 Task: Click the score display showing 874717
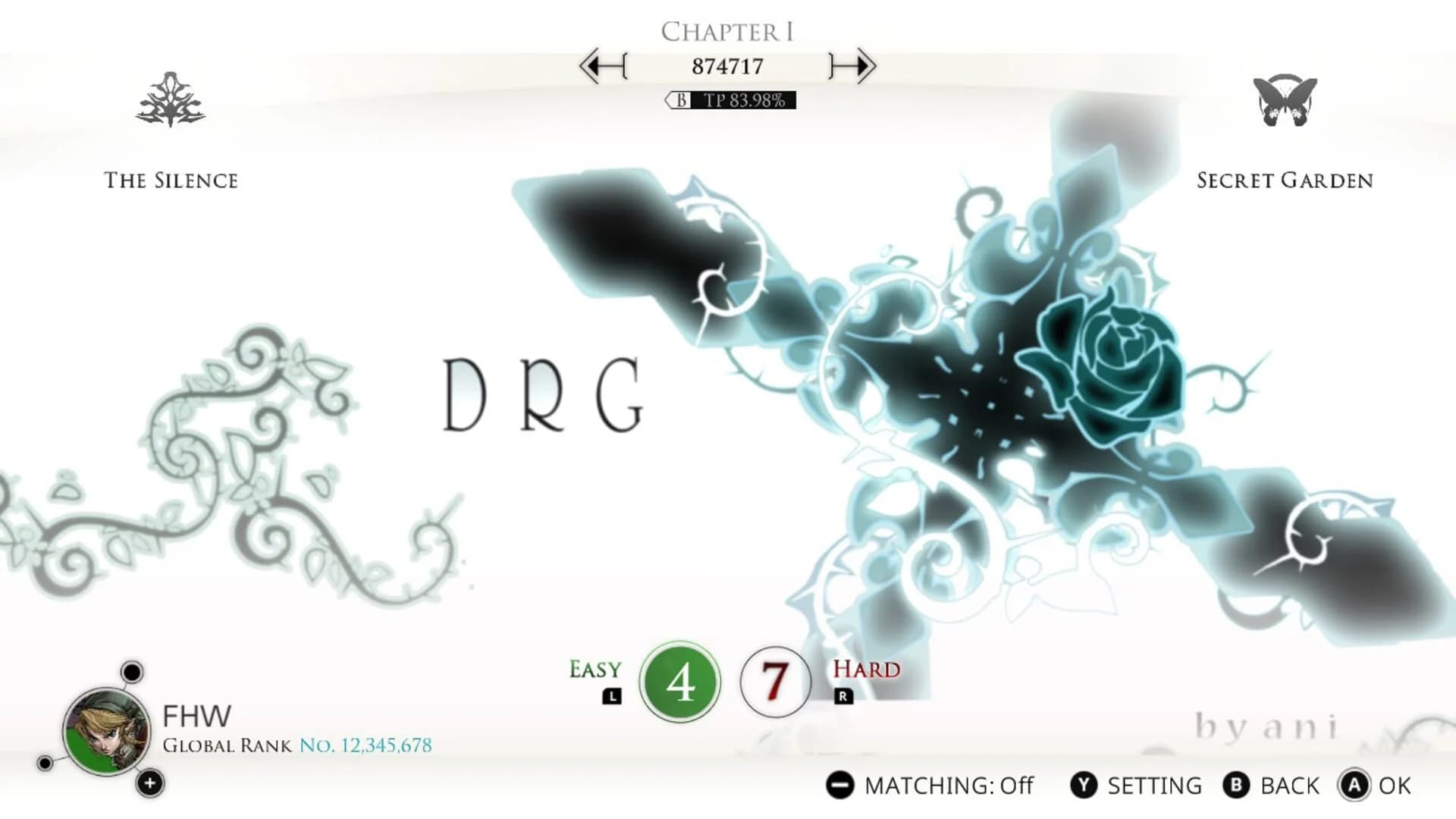[729, 65]
